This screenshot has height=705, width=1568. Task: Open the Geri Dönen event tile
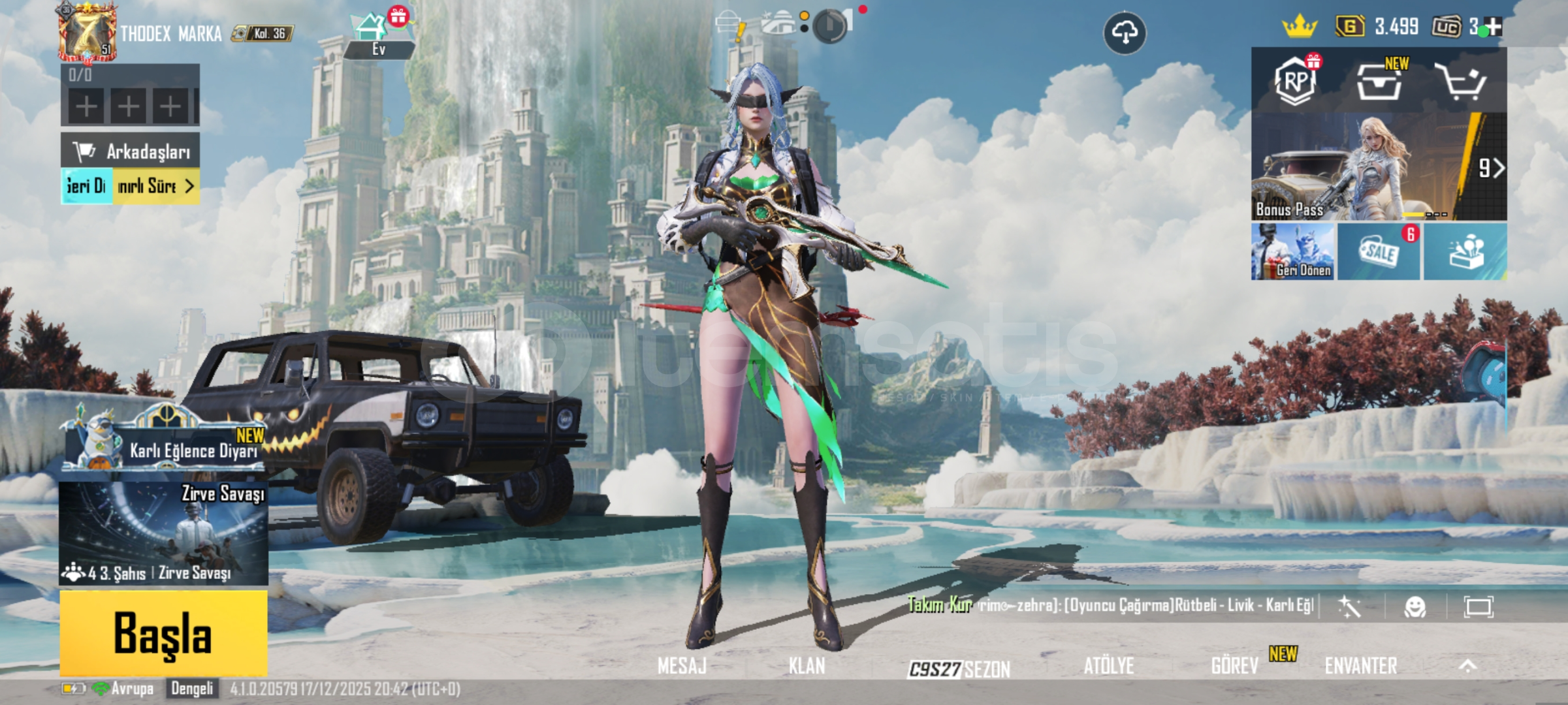click(1292, 252)
